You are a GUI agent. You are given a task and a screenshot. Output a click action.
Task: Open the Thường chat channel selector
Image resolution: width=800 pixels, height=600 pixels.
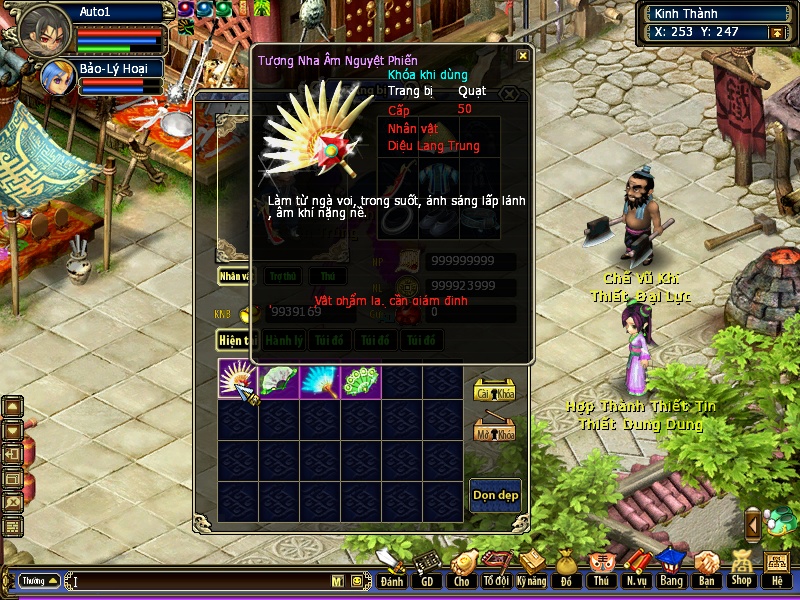39,580
